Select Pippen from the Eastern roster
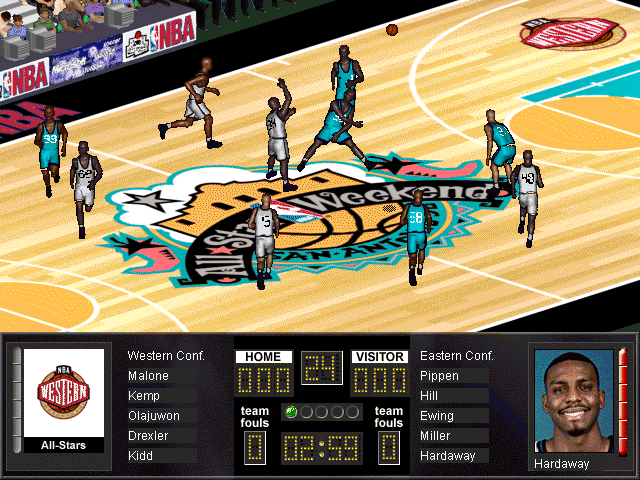This screenshot has width=640, height=480. pos(440,376)
